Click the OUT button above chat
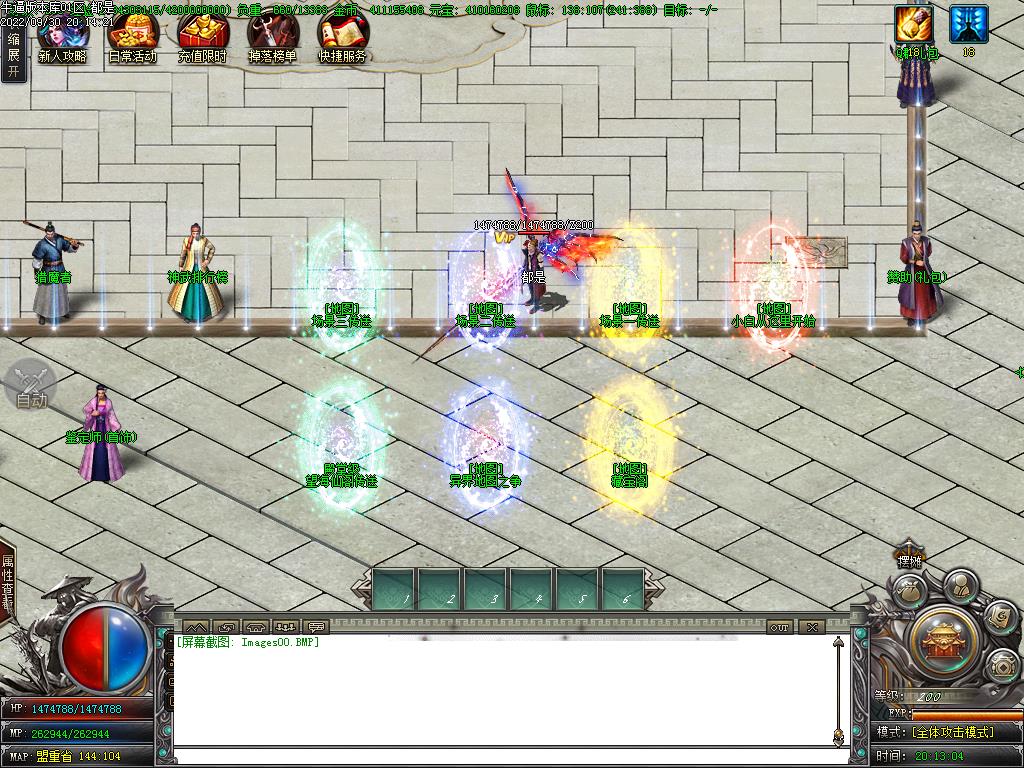 point(780,627)
